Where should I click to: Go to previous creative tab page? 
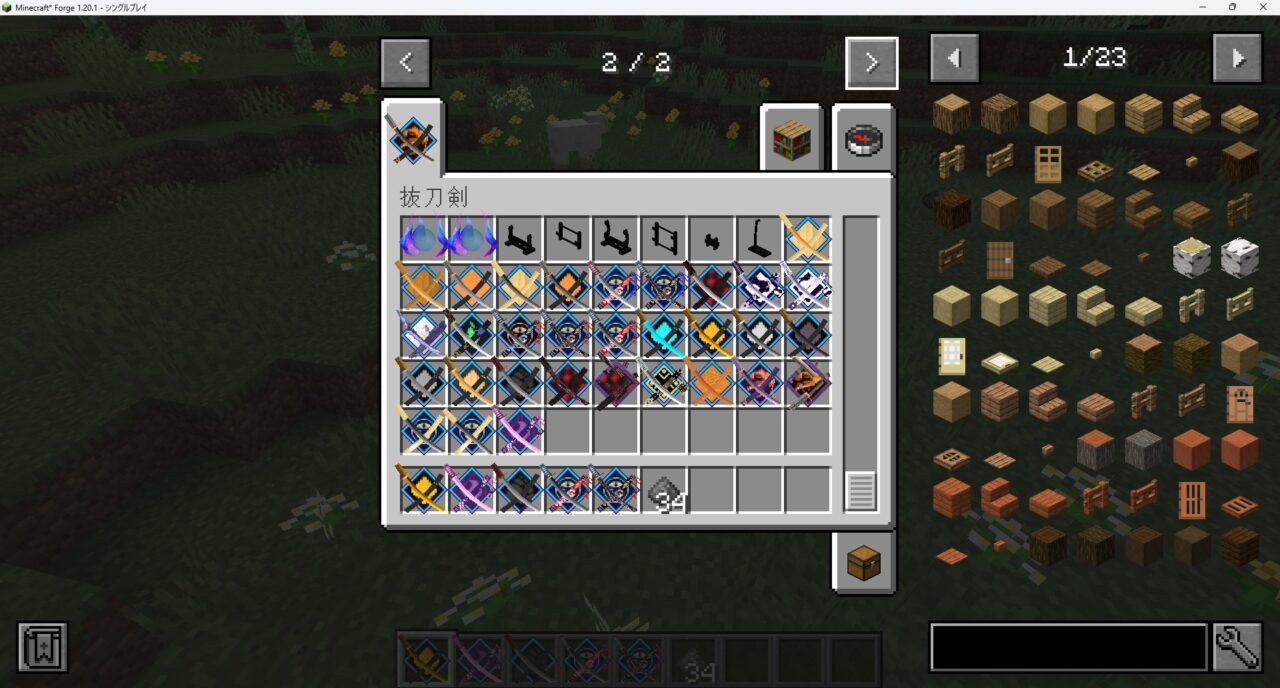(x=405, y=63)
